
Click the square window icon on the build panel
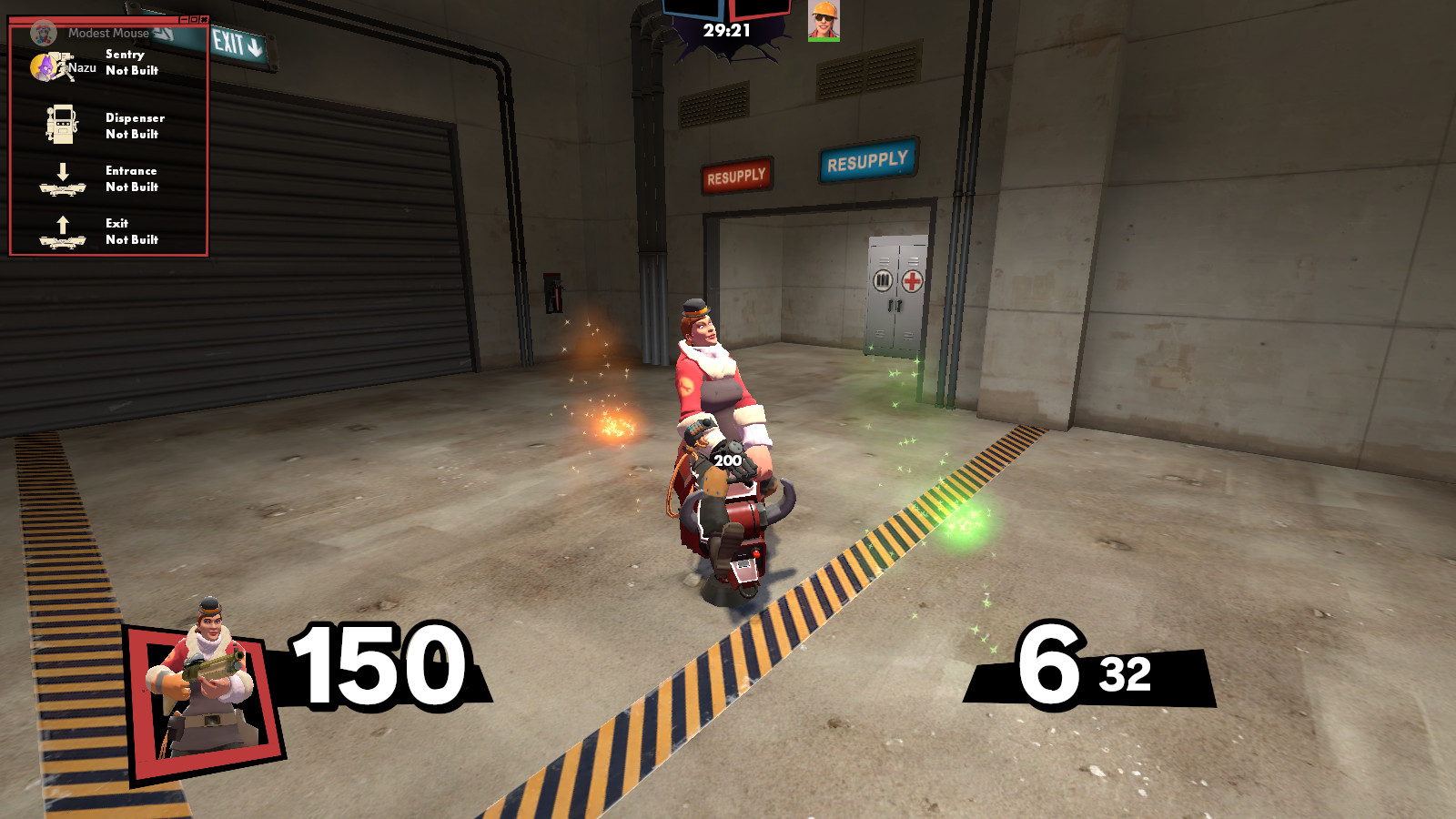pyautogui.click(x=194, y=19)
